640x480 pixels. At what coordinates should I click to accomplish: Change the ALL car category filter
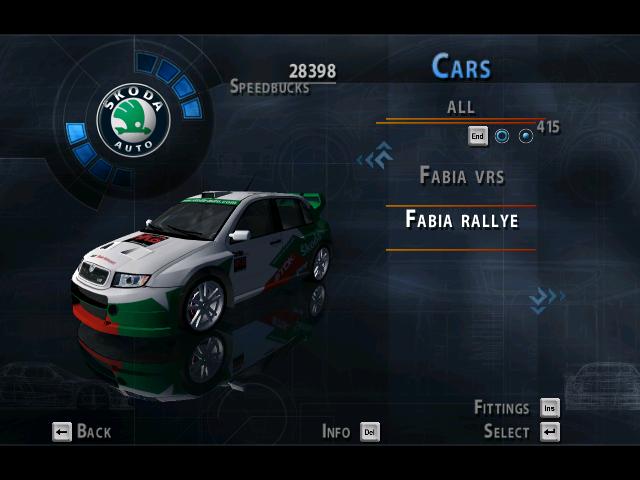(461, 107)
